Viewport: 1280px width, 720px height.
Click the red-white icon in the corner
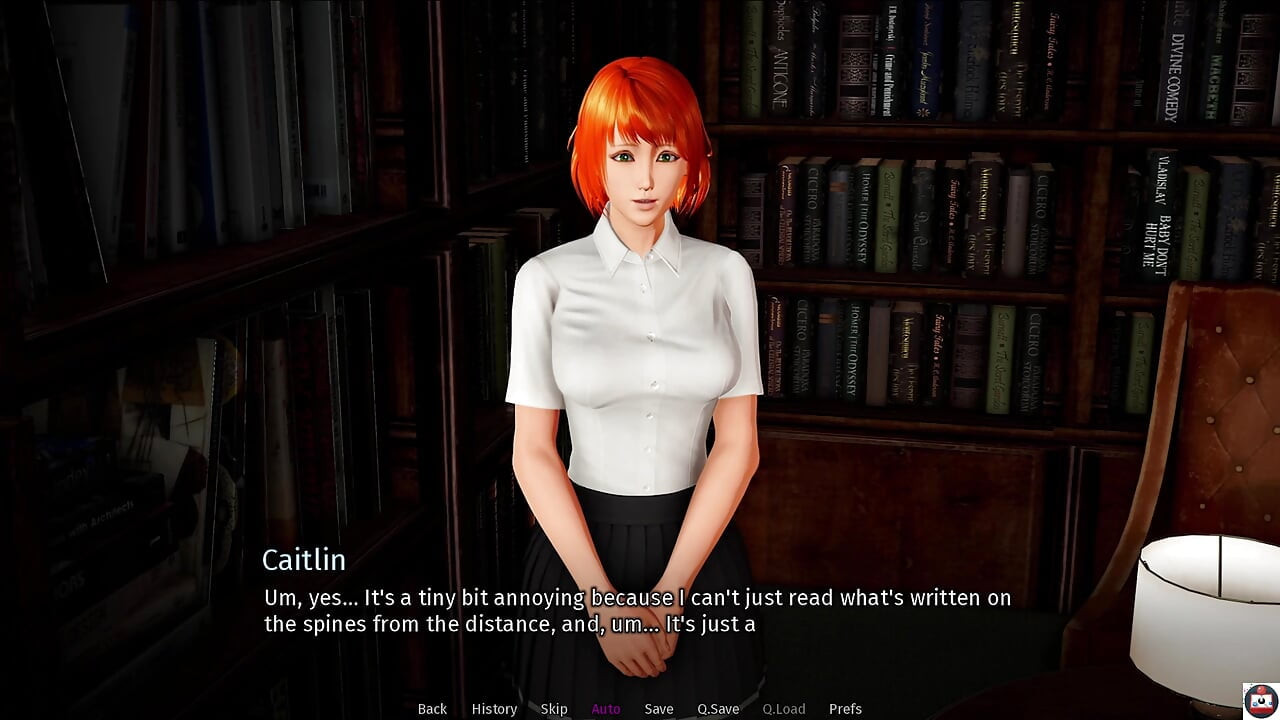pos(1260,700)
